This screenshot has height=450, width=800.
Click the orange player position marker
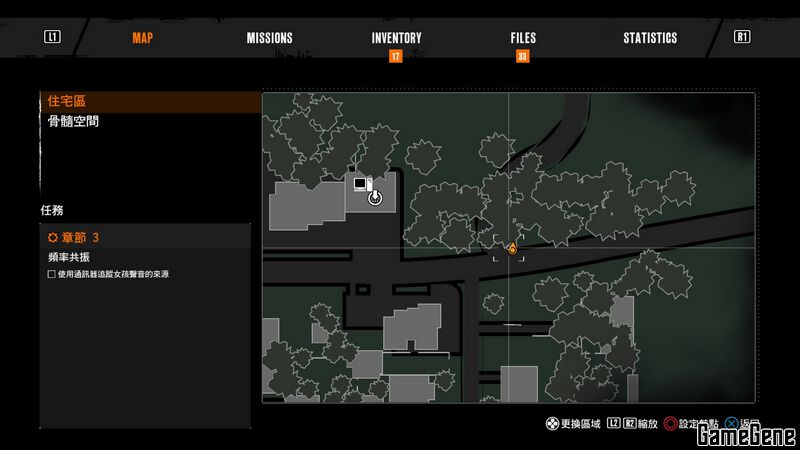pyautogui.click(x=512, y=248)
